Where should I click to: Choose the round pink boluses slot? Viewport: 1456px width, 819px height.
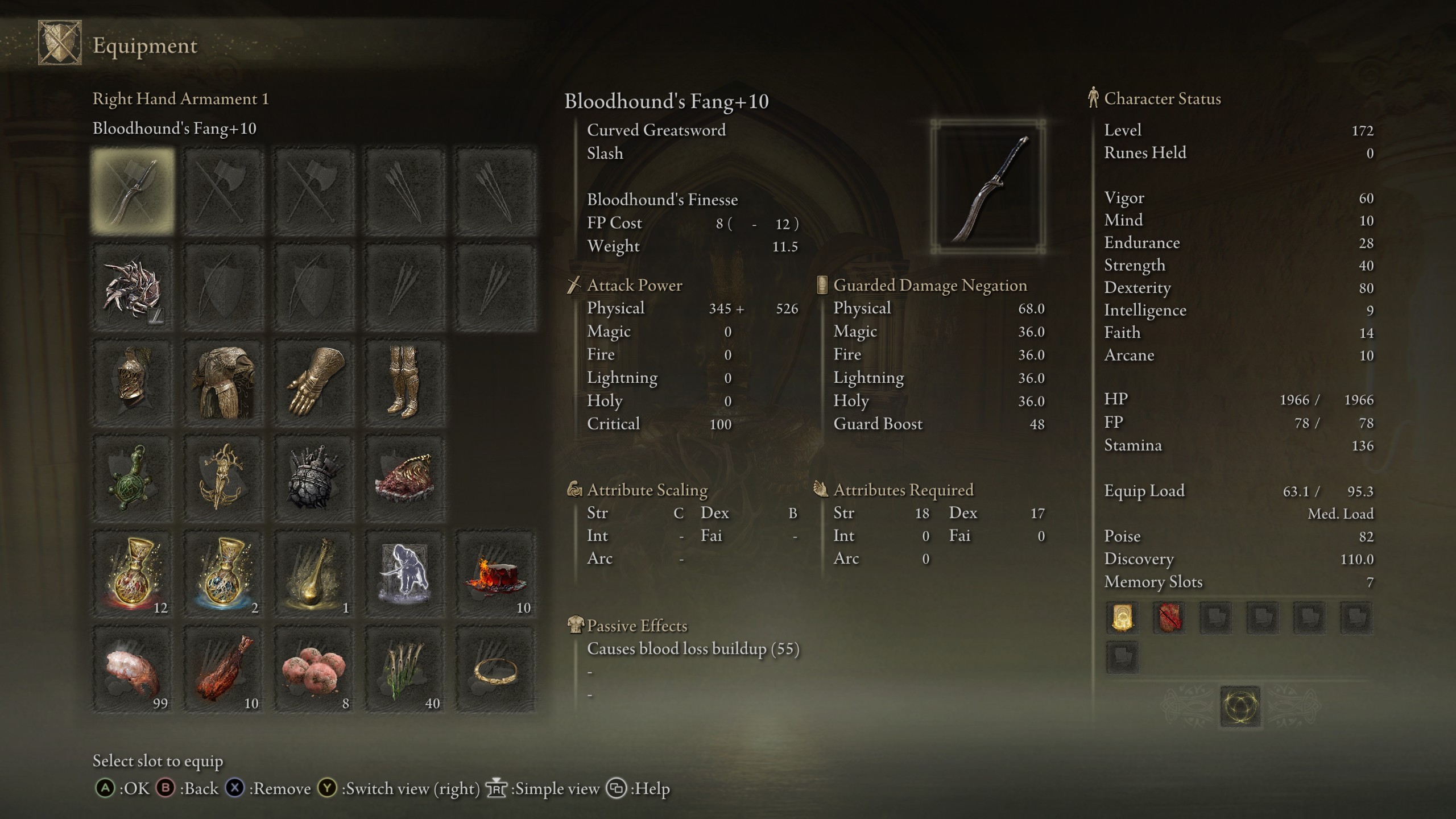(x=315, y=670)
